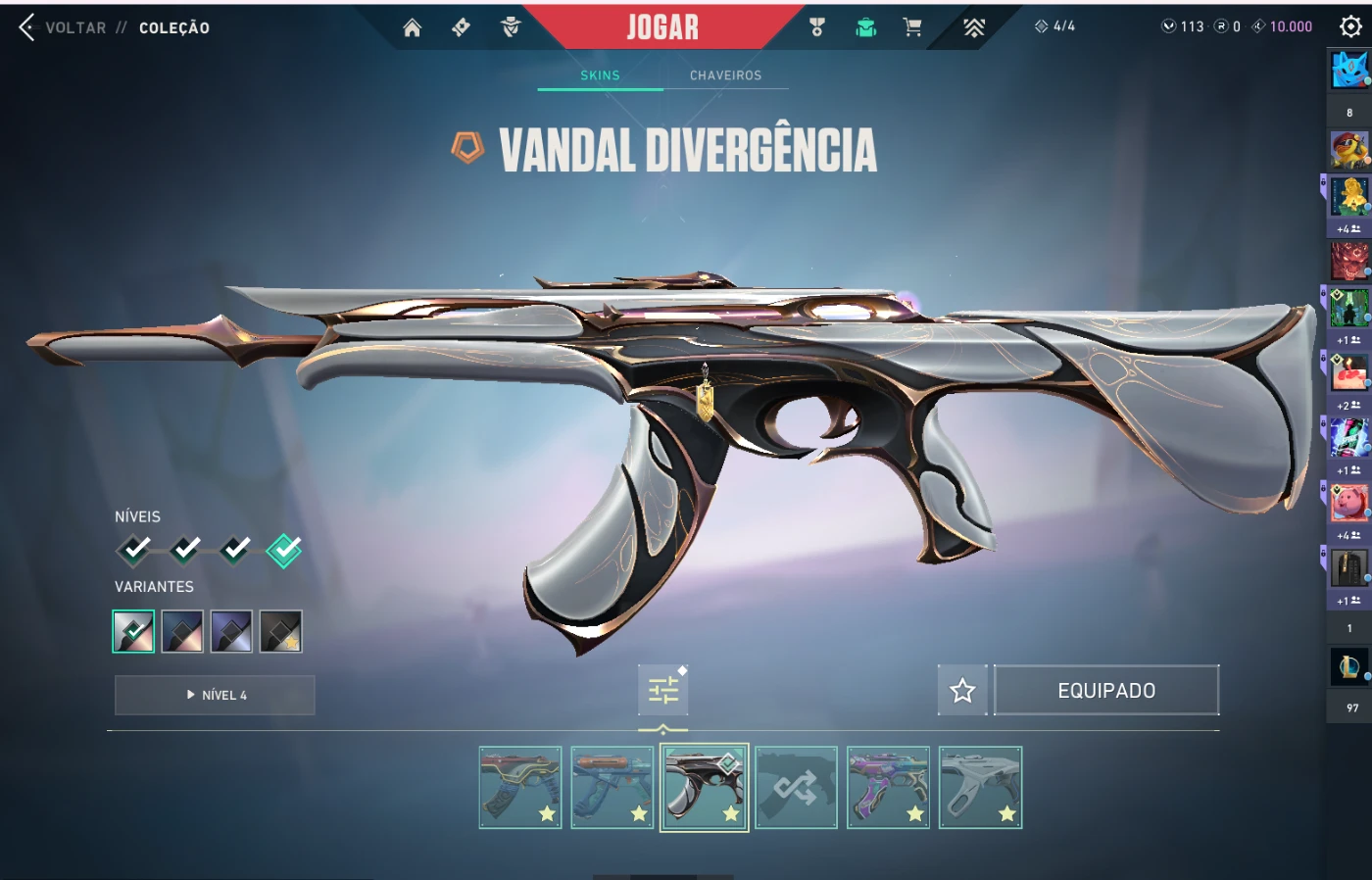Open the store shopping cart icon
Screen dimensions: 1372x880
[912, 27]
